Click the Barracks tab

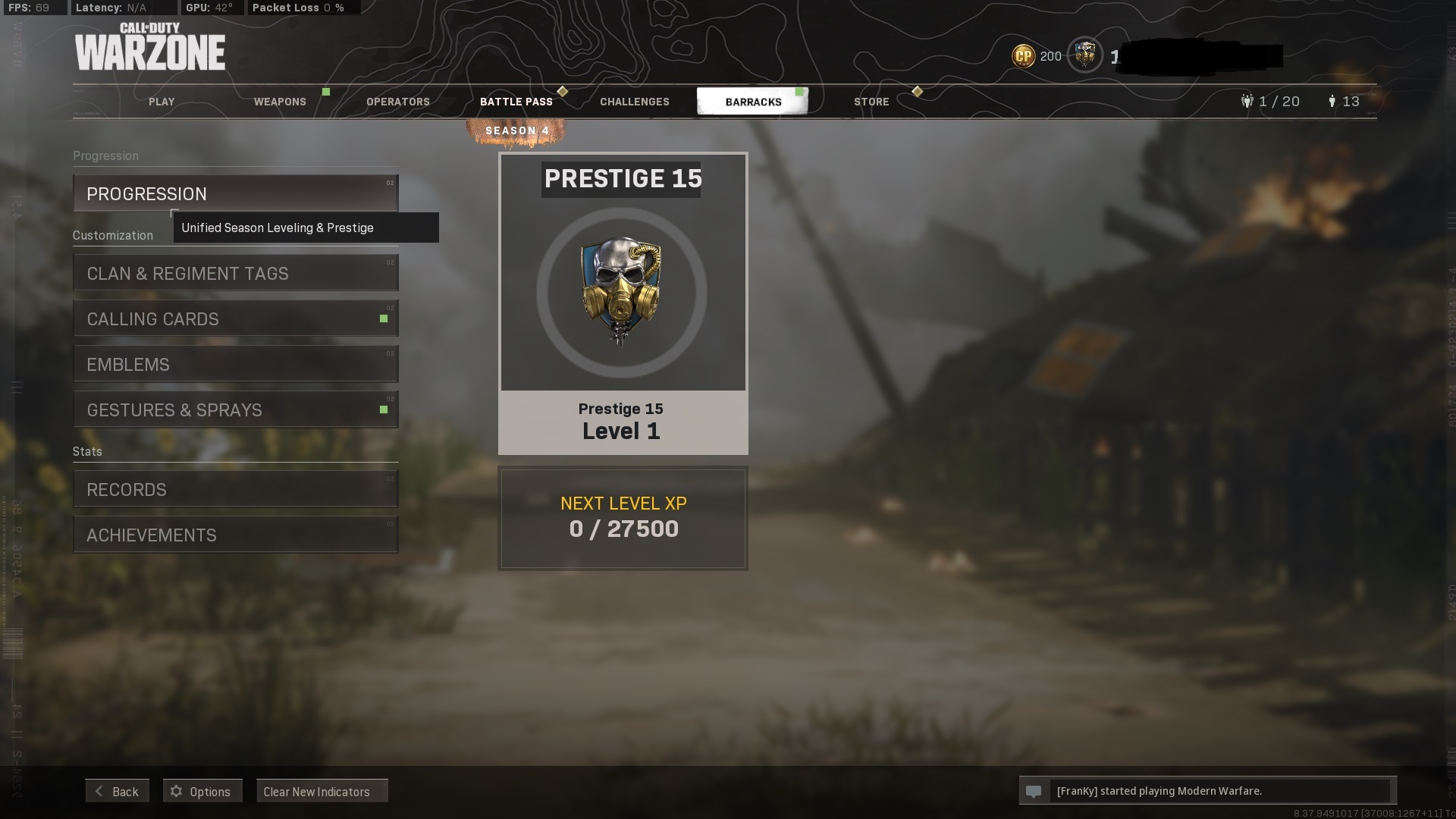click(x=753, y=102)
